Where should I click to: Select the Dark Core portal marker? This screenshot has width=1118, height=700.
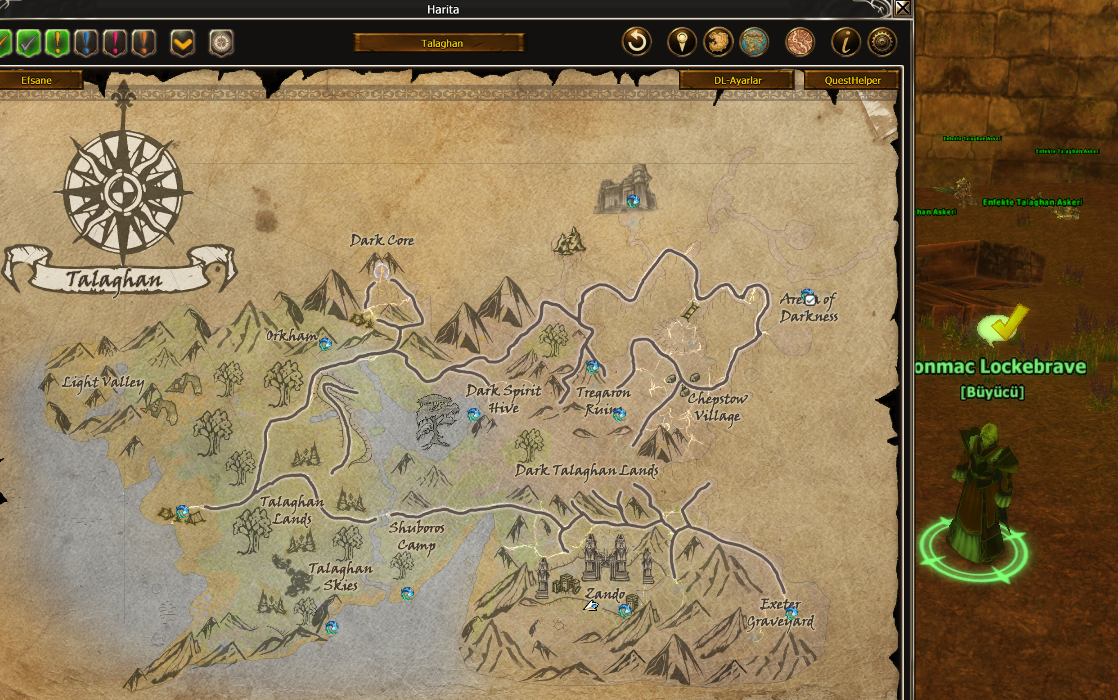[x=381, y=268]
